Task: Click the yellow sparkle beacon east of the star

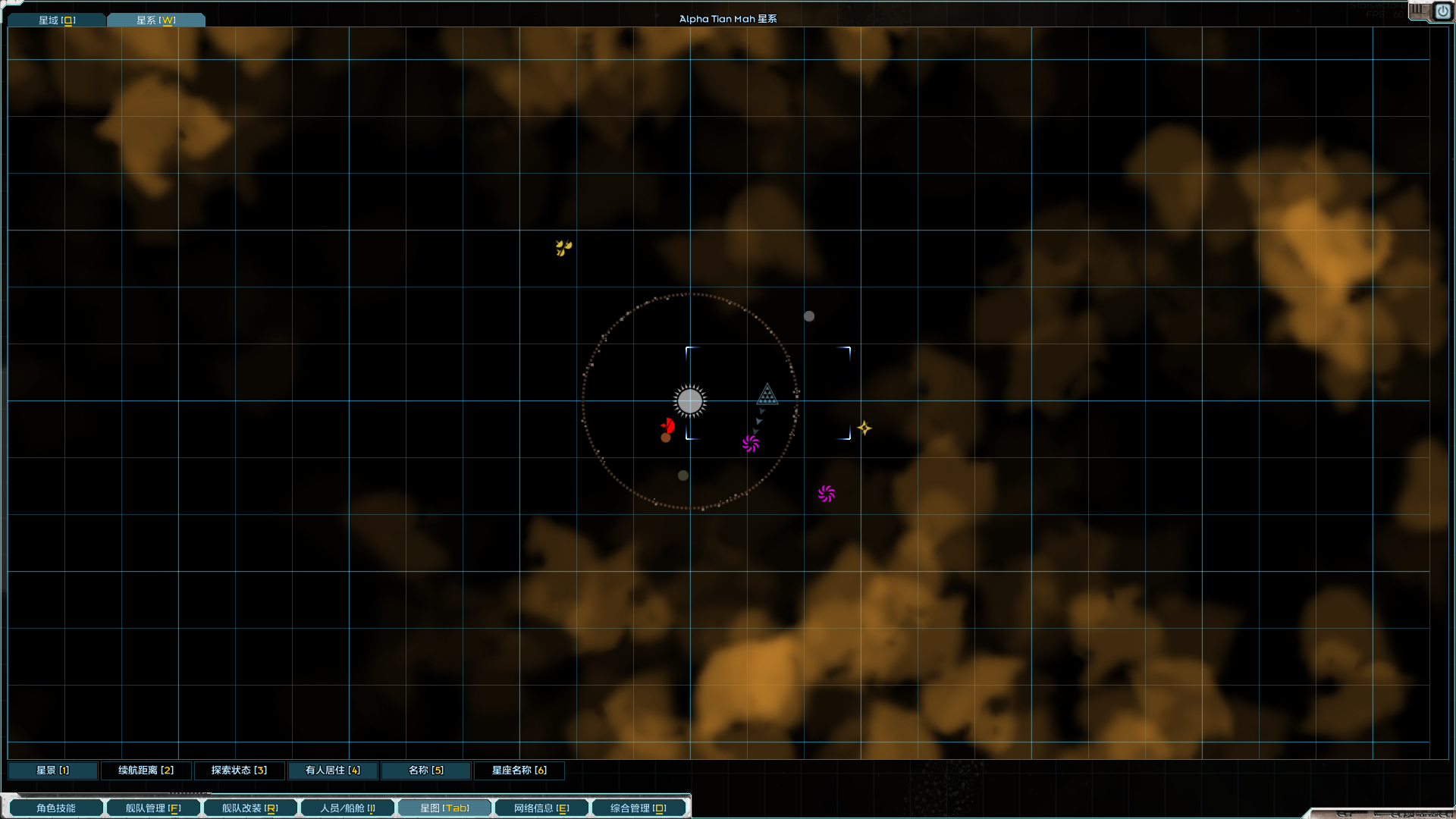Action: [x=864, y=428]
